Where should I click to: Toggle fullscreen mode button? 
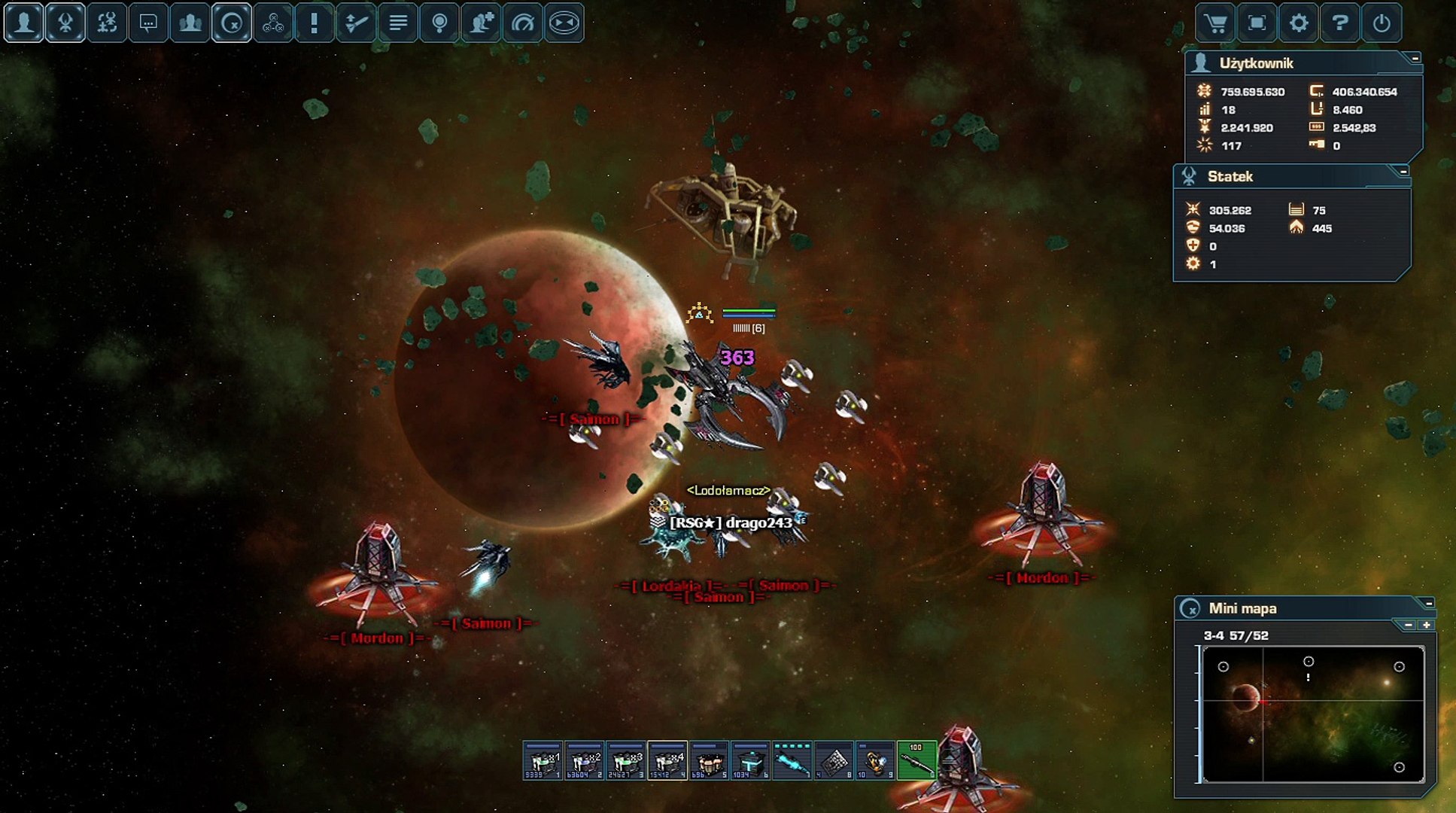pos(1257,23)
